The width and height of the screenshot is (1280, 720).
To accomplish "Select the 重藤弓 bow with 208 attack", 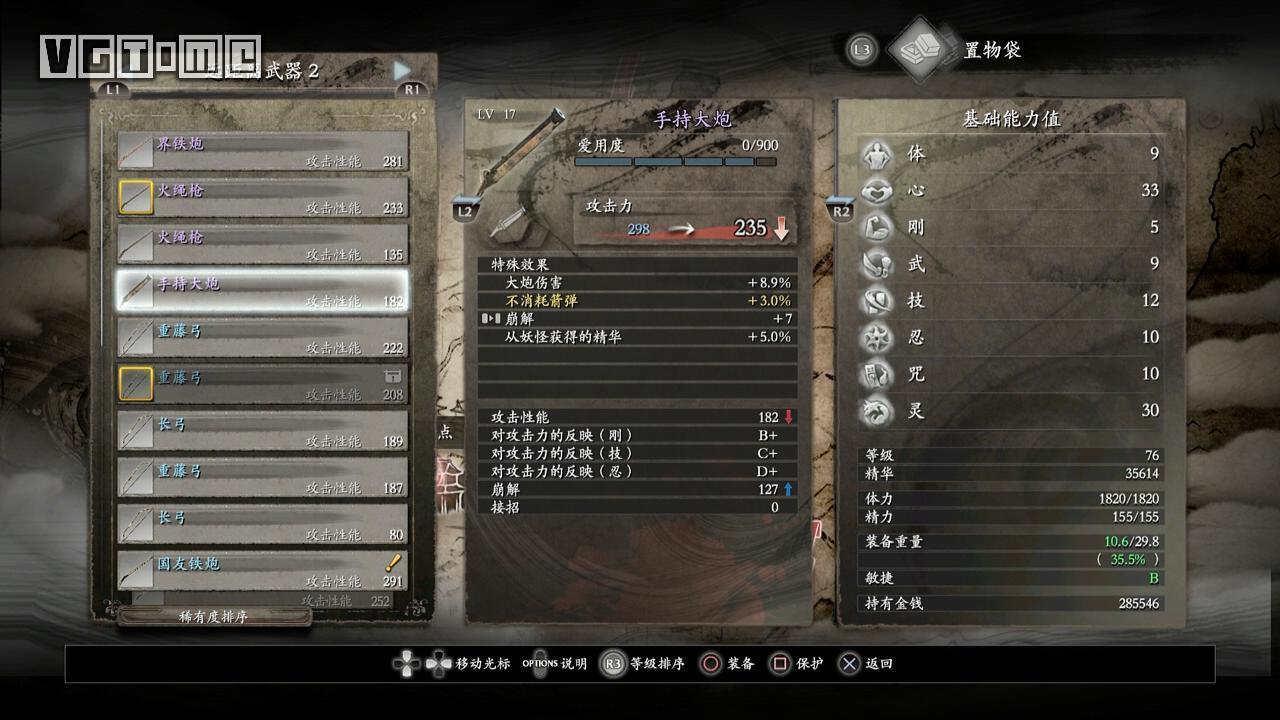I will [262, 385].
